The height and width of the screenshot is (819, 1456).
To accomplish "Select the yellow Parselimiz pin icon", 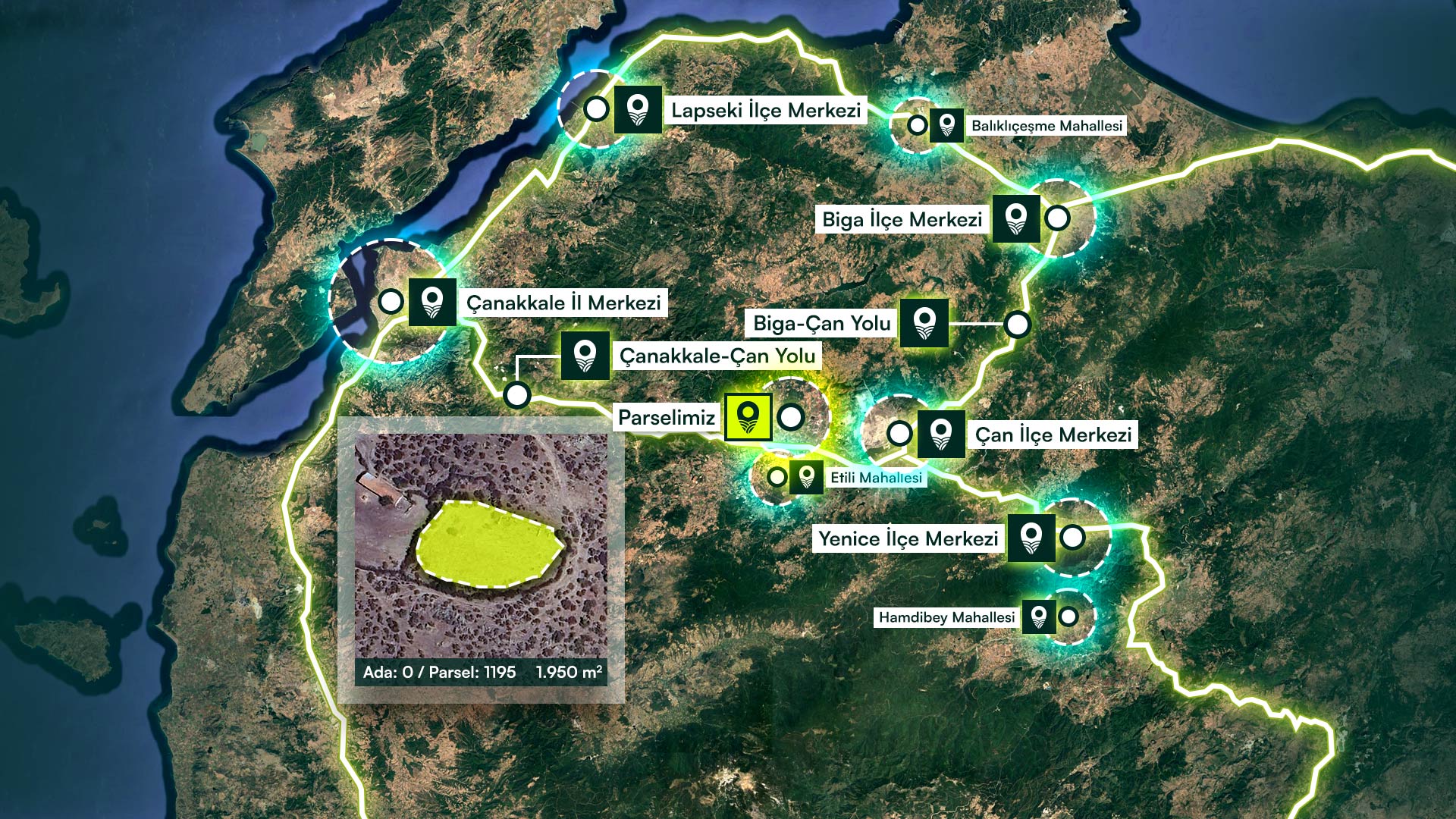I will click(x=748, y=416).
